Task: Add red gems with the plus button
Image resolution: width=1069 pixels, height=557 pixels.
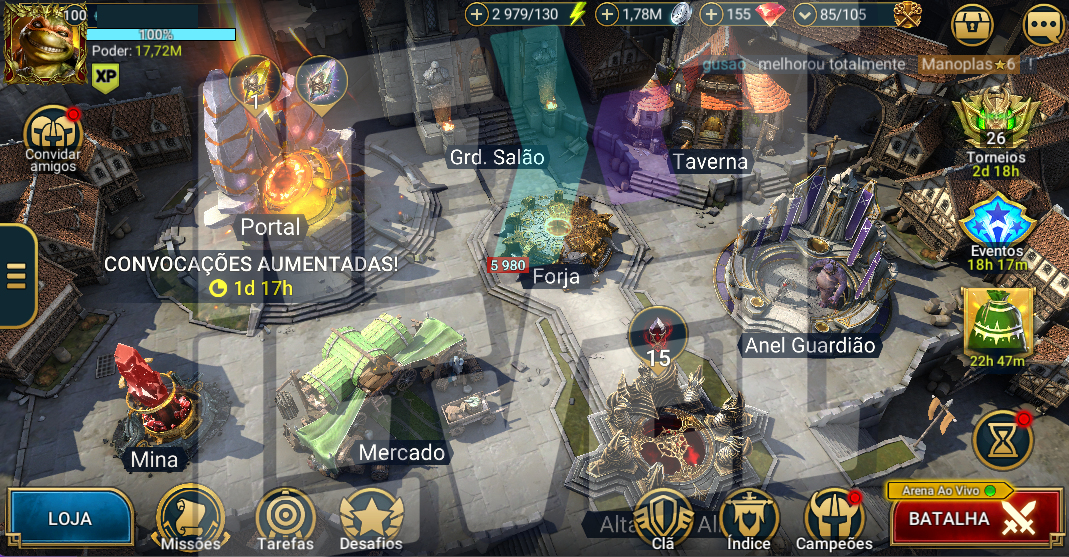Action: (712, 14)
